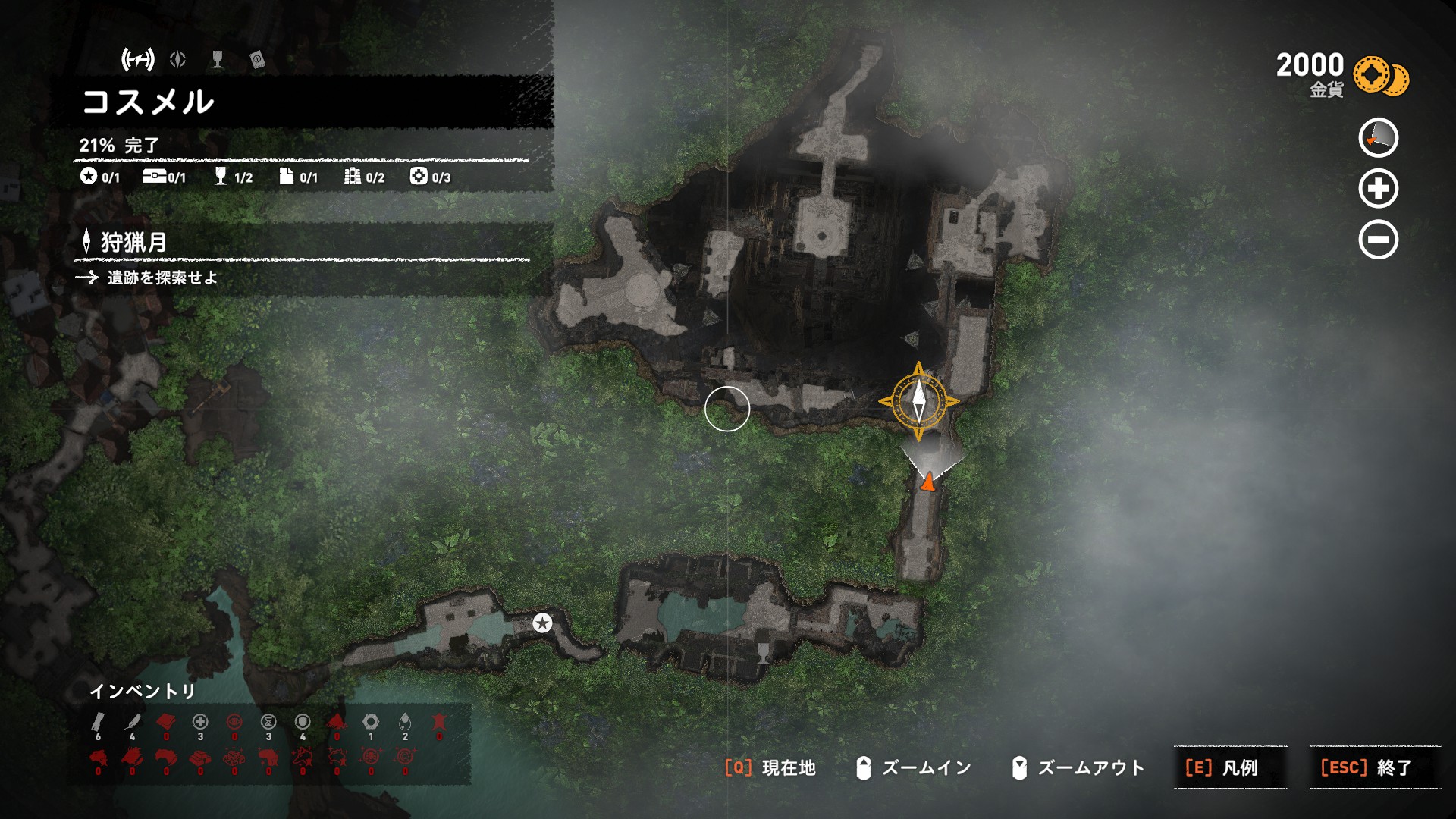Viewport: 1456px width, 819px height.
Task: Click the gold coin currency icon
Action: [1380, 76]
